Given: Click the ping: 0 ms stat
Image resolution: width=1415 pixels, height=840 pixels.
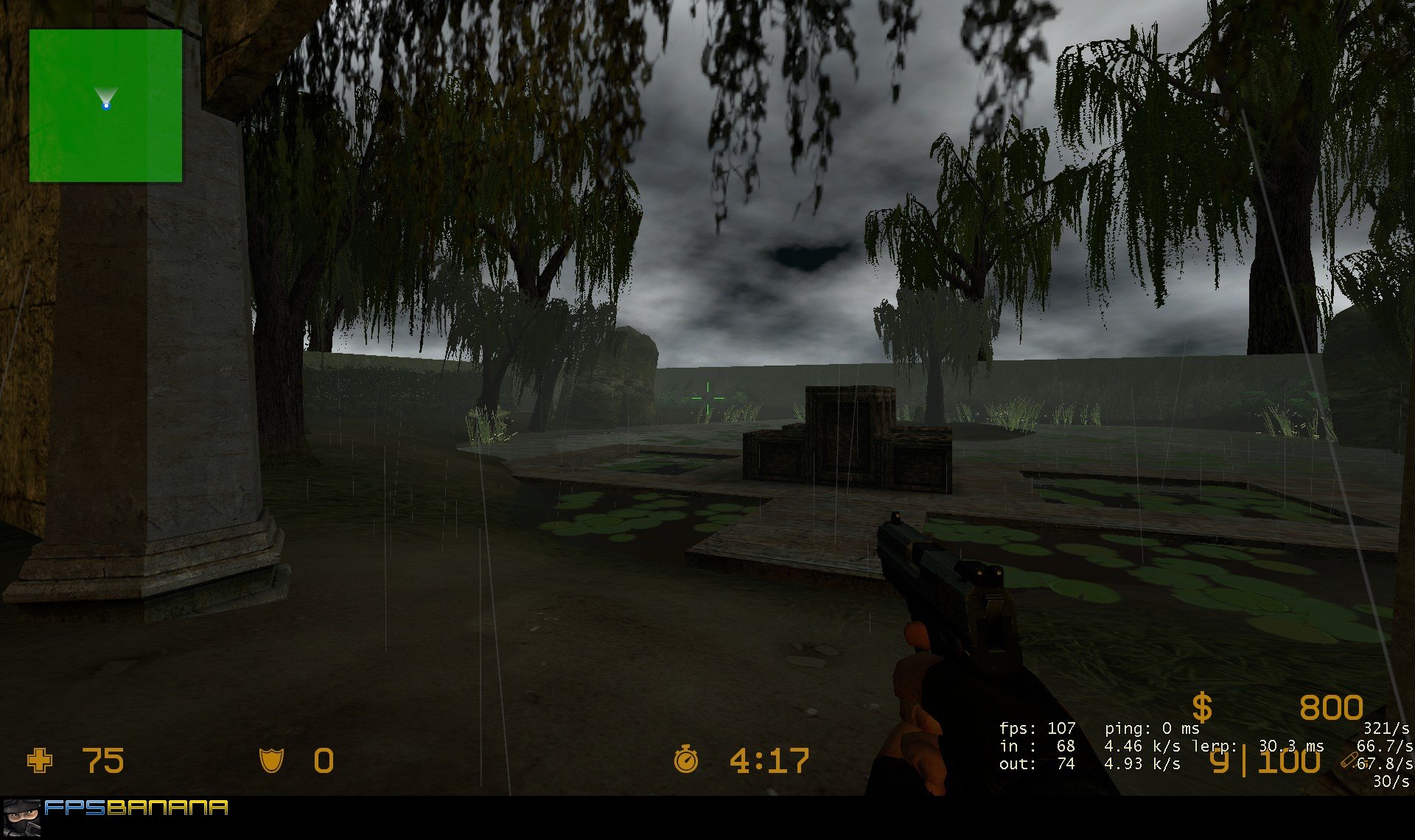Looking at the screenshot, I should pos(1153,728).
